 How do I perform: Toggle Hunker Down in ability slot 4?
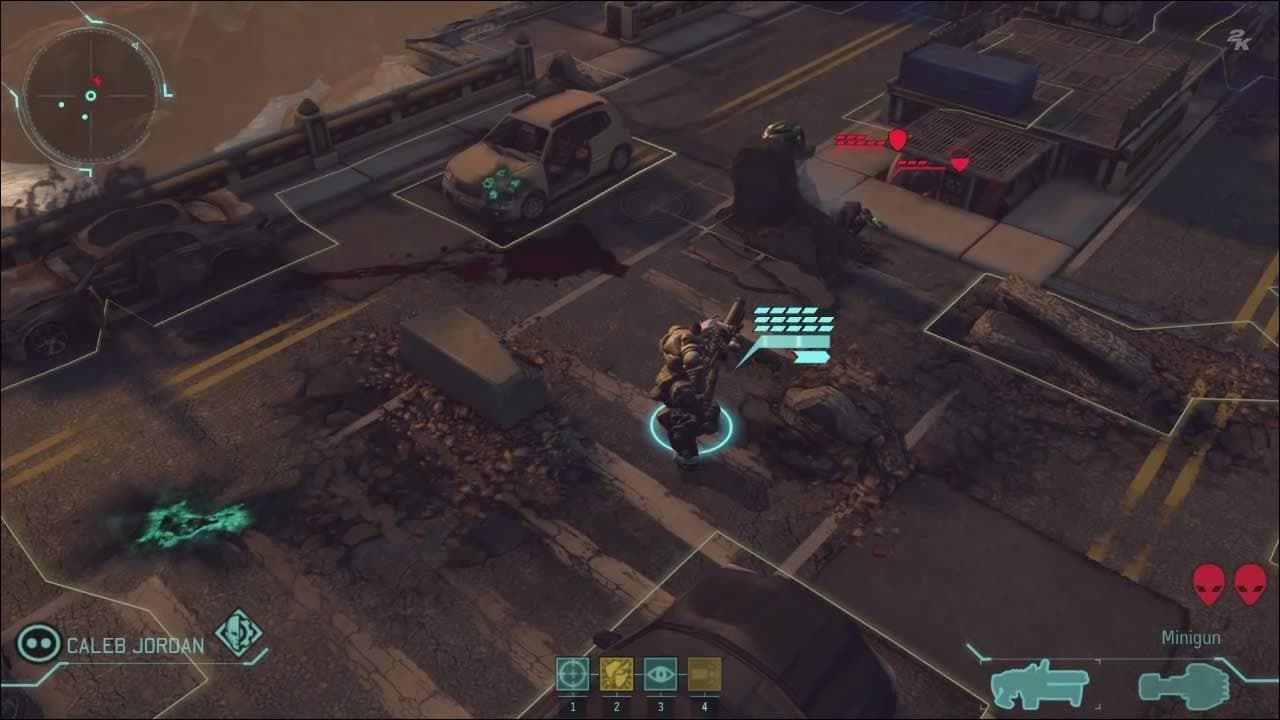tap(706, 675)
